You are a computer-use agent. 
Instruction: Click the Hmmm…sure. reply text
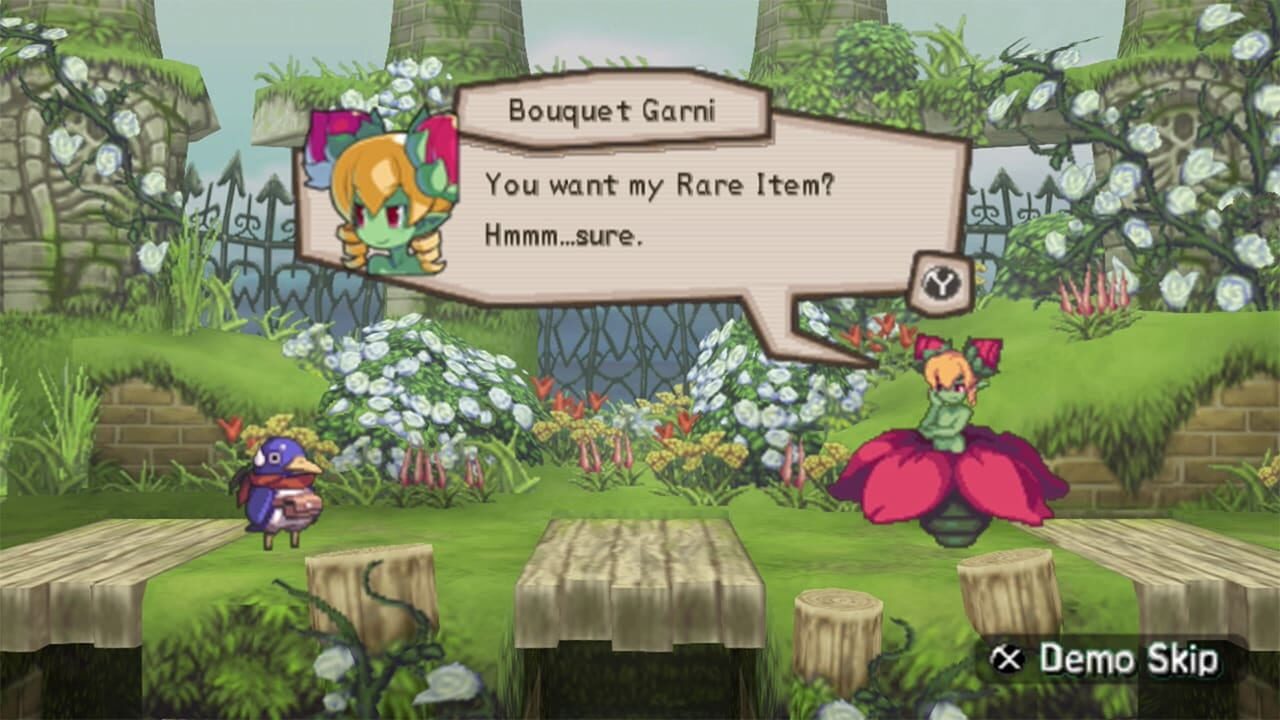pos(567,236)
